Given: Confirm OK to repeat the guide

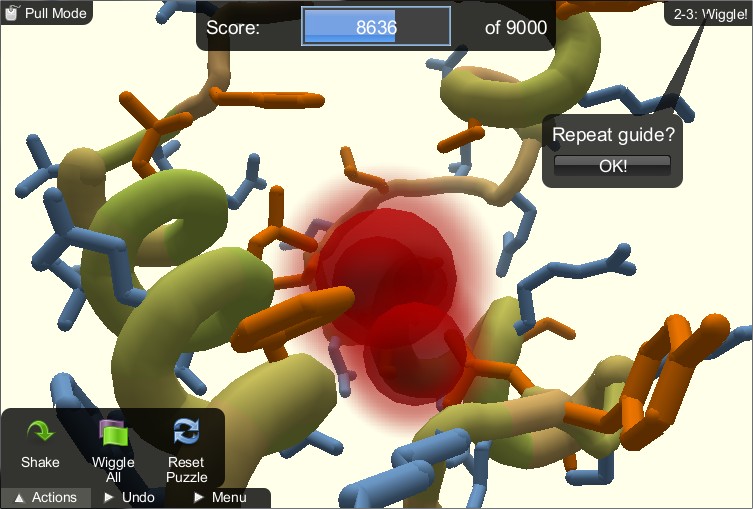Looking at the screenshot, I should (x=612, y=166).
